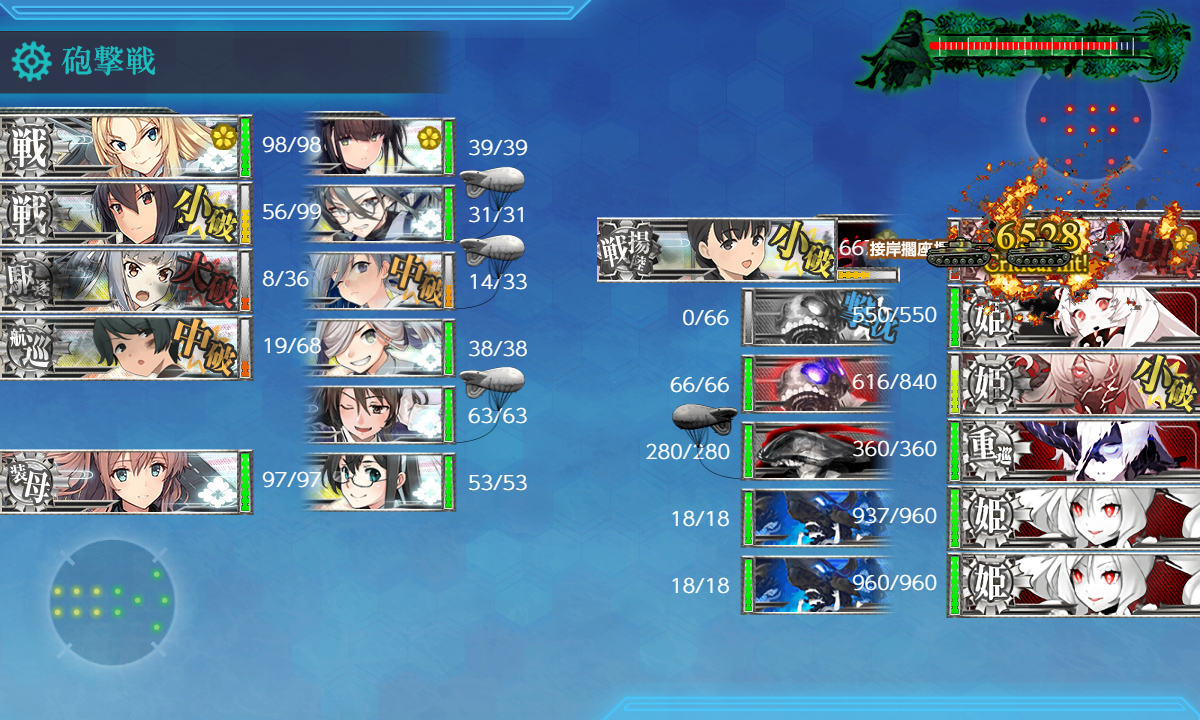Image resolution: width=1200 pixels, height=720 pixels.
Task: Choose the 航巡 cruiser card marked 中破
Action: click(125, 348)
